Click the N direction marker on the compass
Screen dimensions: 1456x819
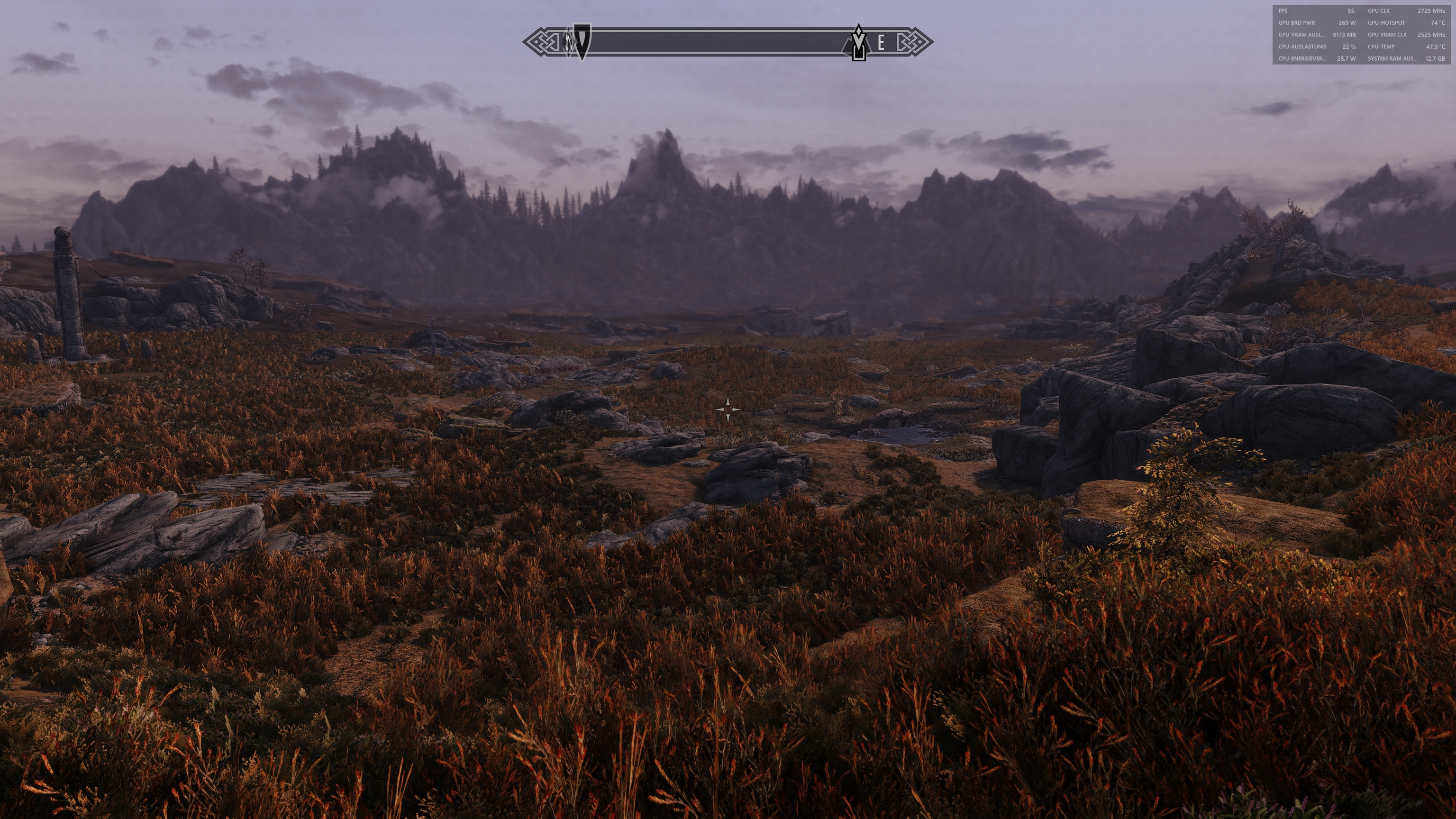(569, 42)
